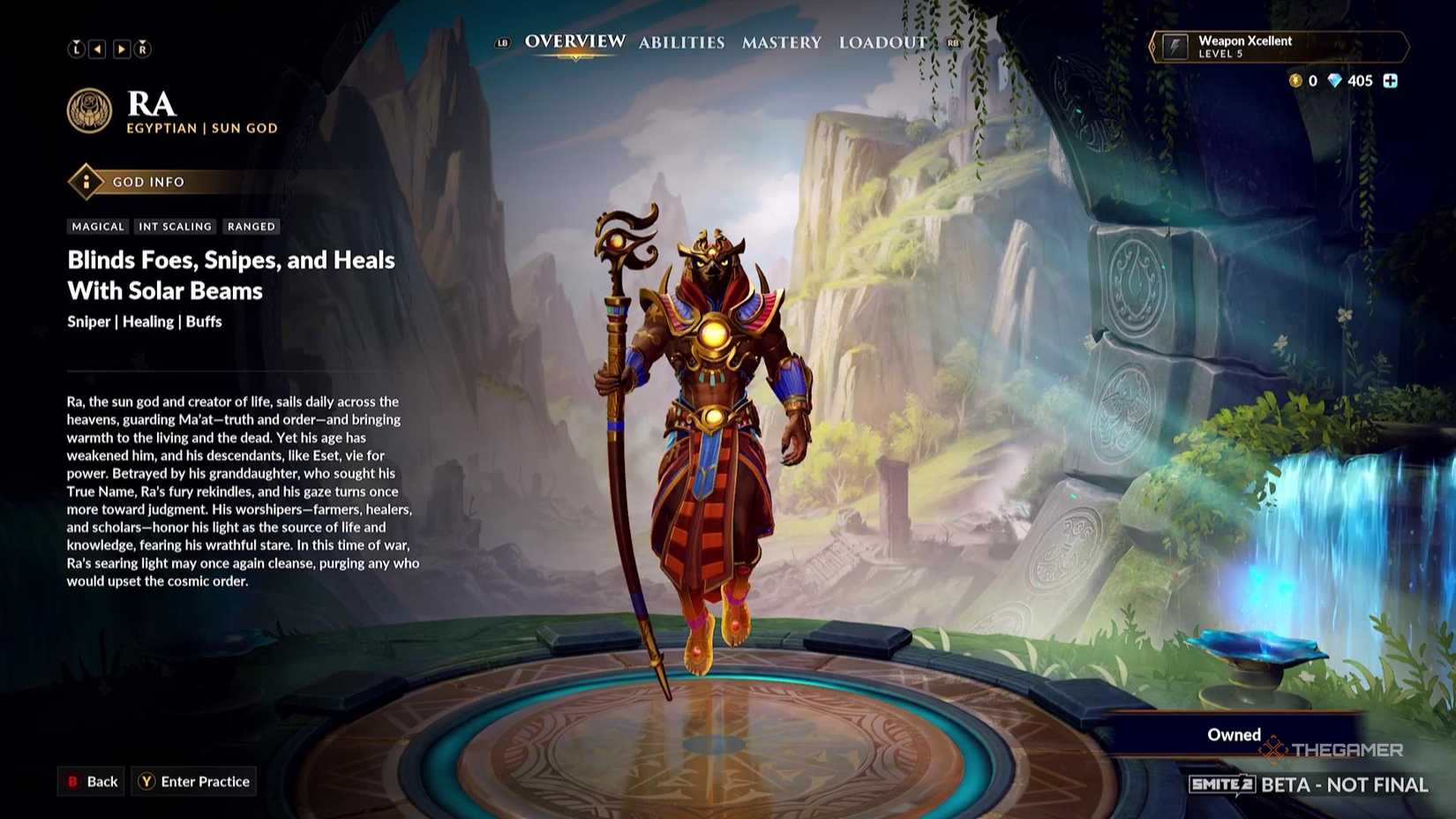Click the Owned status banner
Viewport: 1456px width, 819px height.
pos(1233,733)
